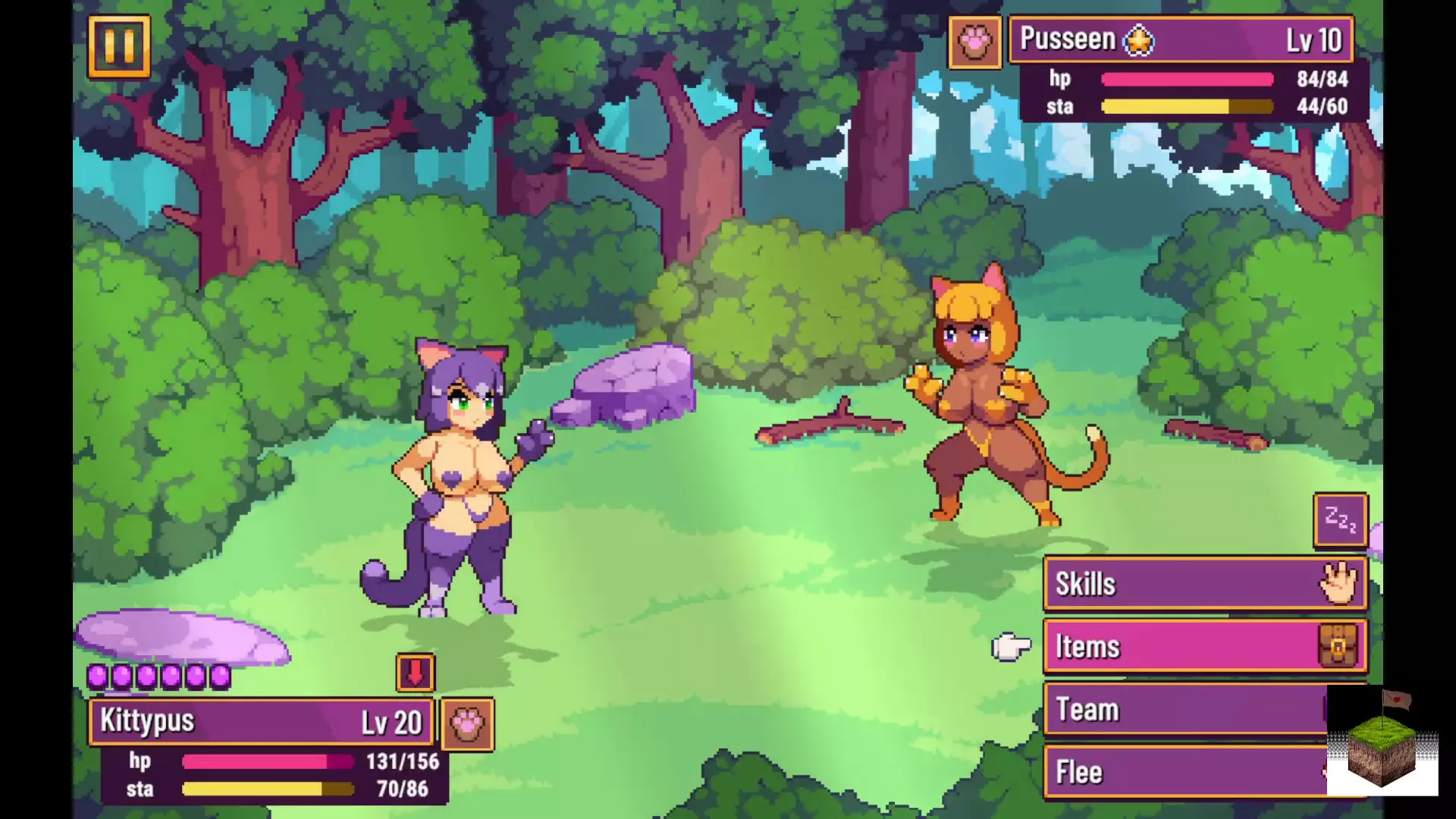Open the Team menu
1456x819 pixels.
click(1183, 710)
